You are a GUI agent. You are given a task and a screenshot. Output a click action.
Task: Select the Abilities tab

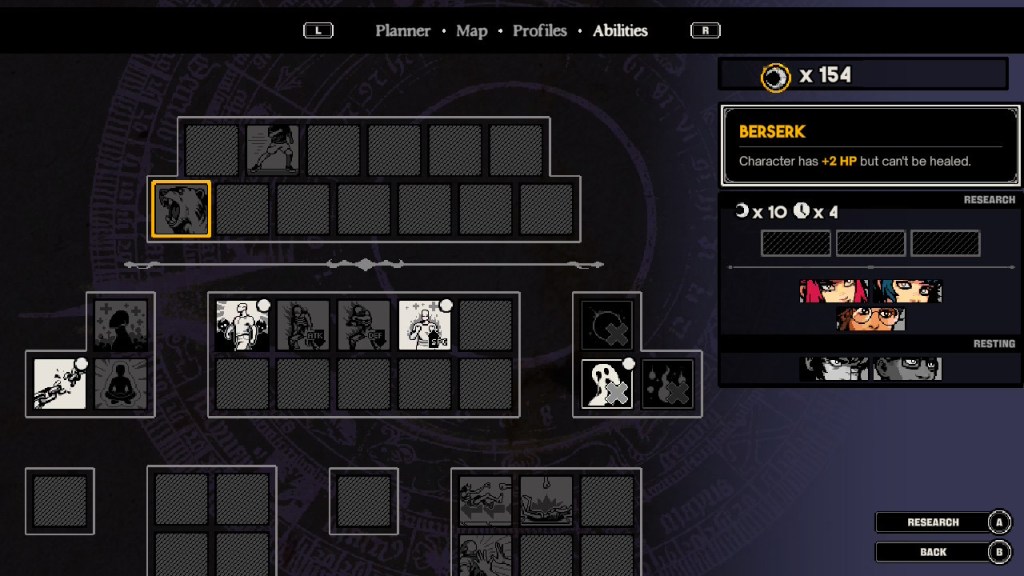pos(620,31)
